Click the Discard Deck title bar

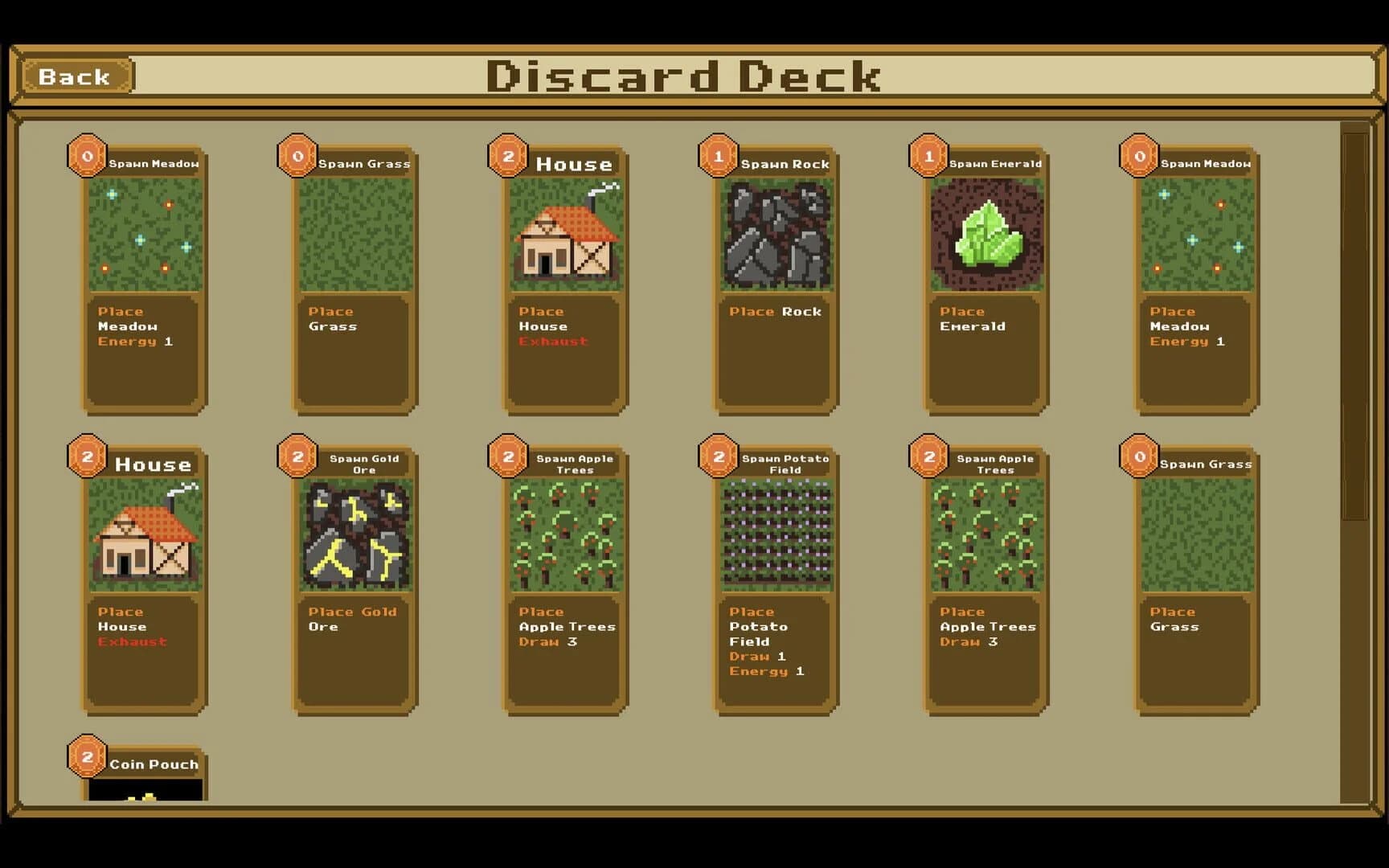coord(685,77)
